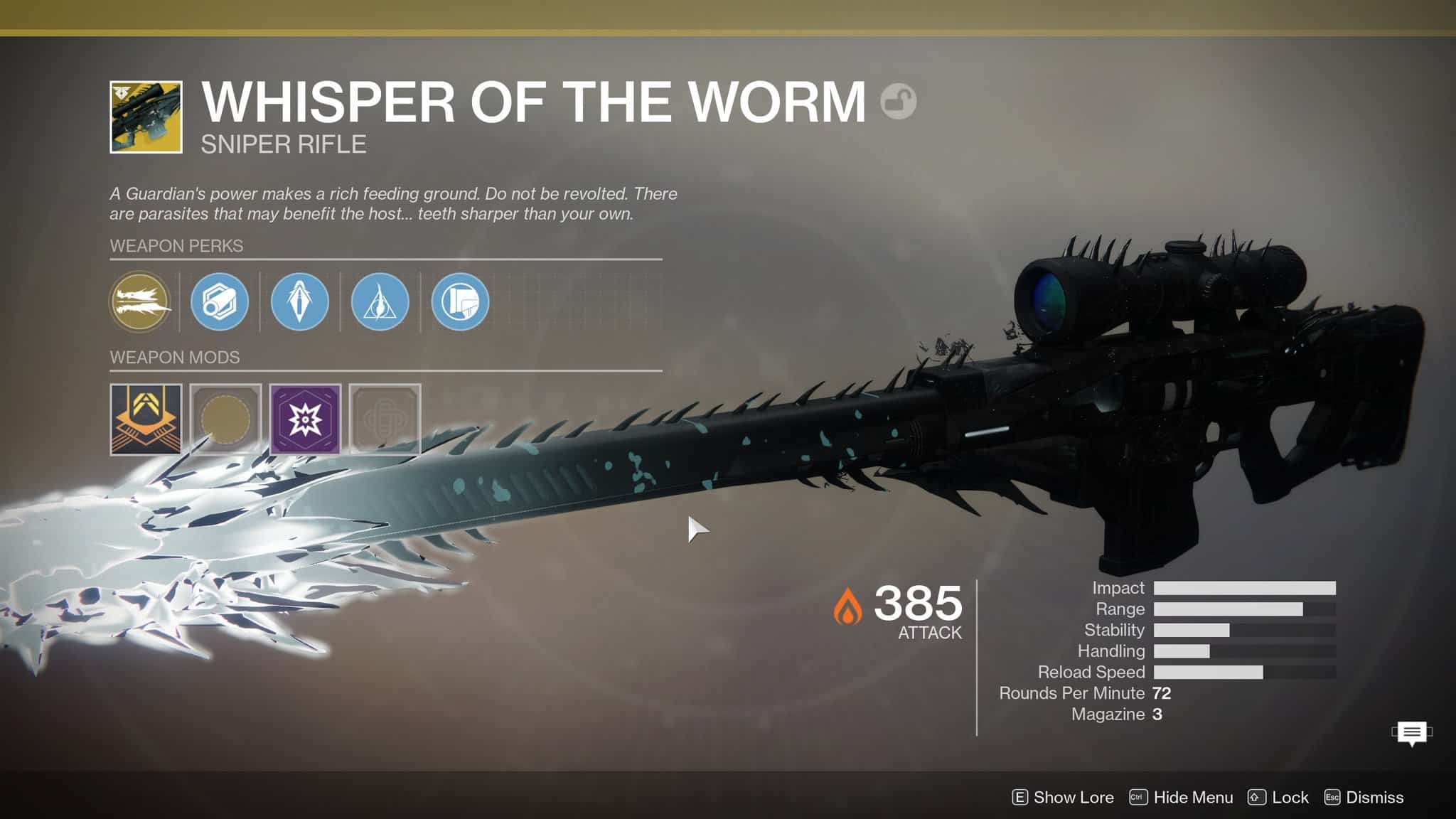The width and height of the screenshot is (1456, 819).
Task: Open the gold circle shader slot
Action: tap(226, 419)
